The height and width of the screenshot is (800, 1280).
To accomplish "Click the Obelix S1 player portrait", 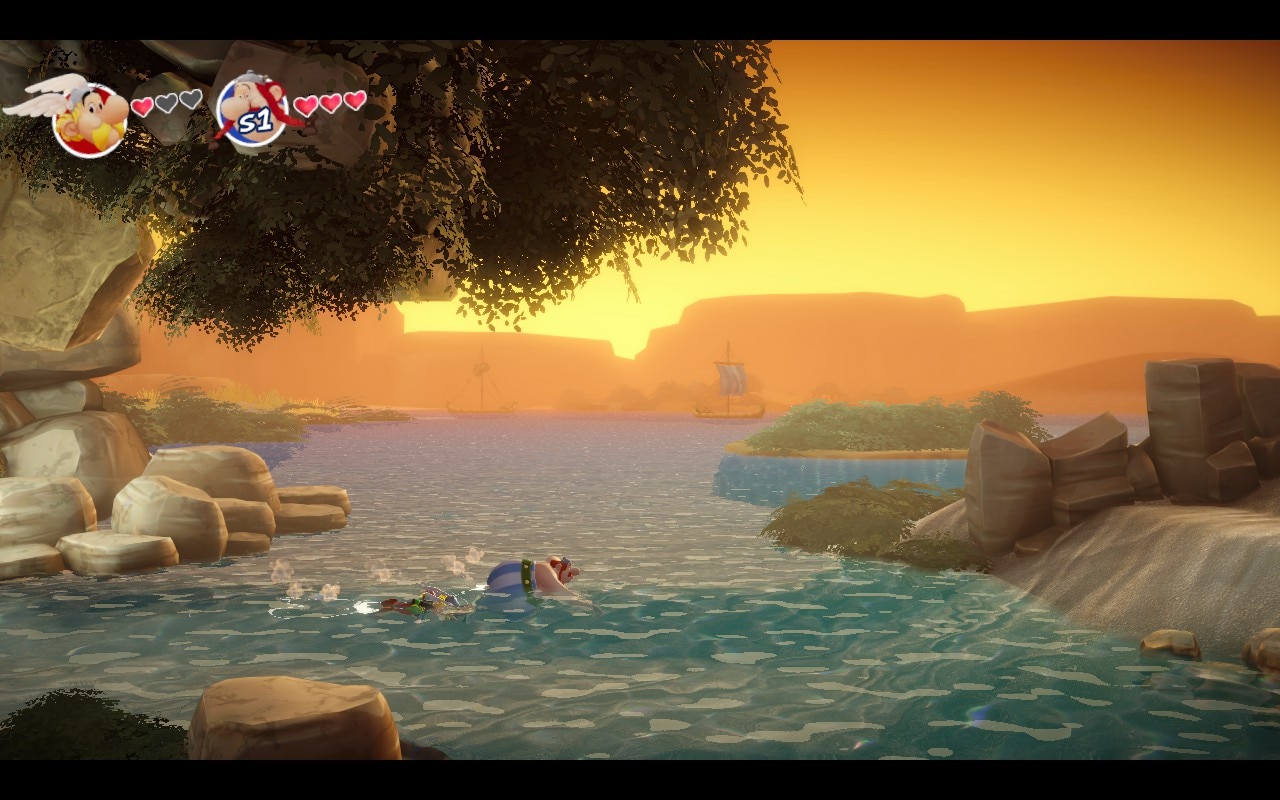I will [252, 112].
